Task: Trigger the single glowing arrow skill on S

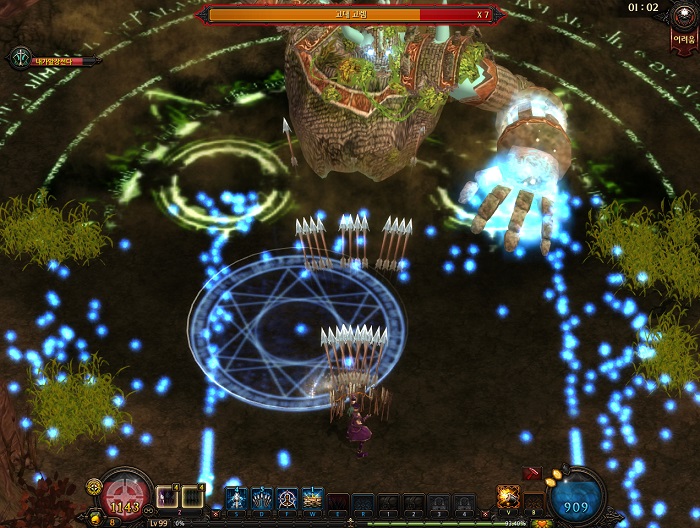Action: [x=237, y=499]
